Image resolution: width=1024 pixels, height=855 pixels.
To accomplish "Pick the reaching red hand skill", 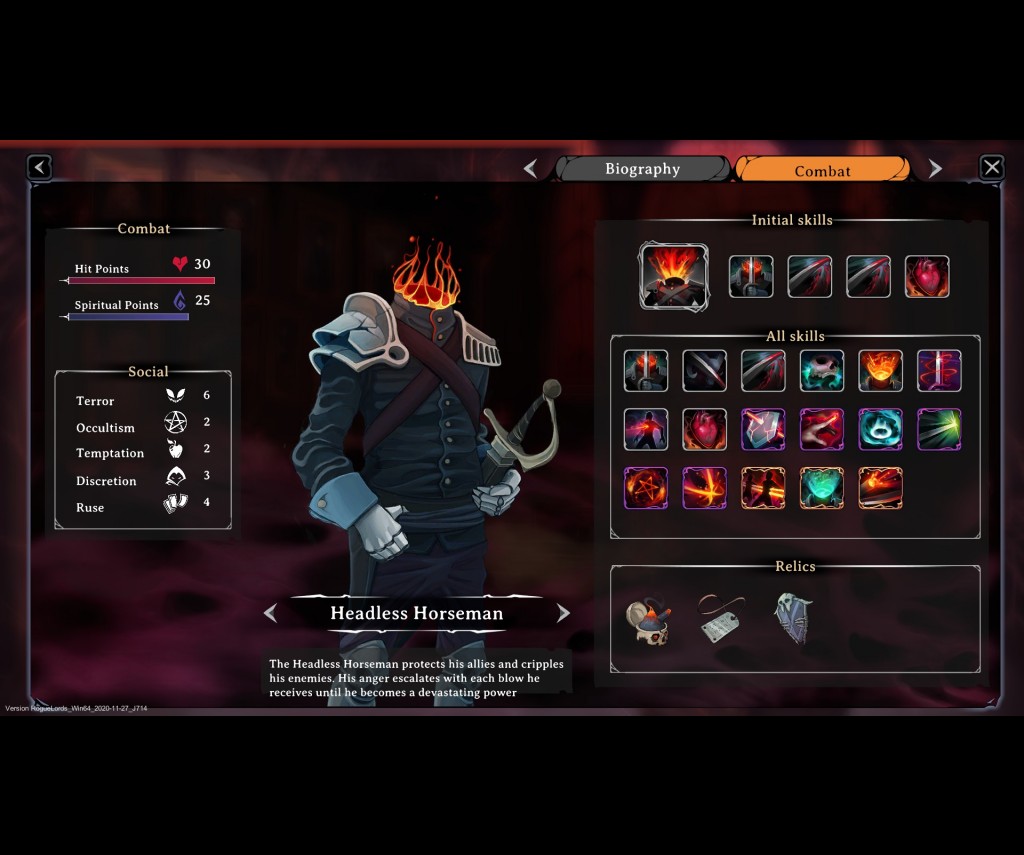I will pyautogui.click(x=821, y=430).
